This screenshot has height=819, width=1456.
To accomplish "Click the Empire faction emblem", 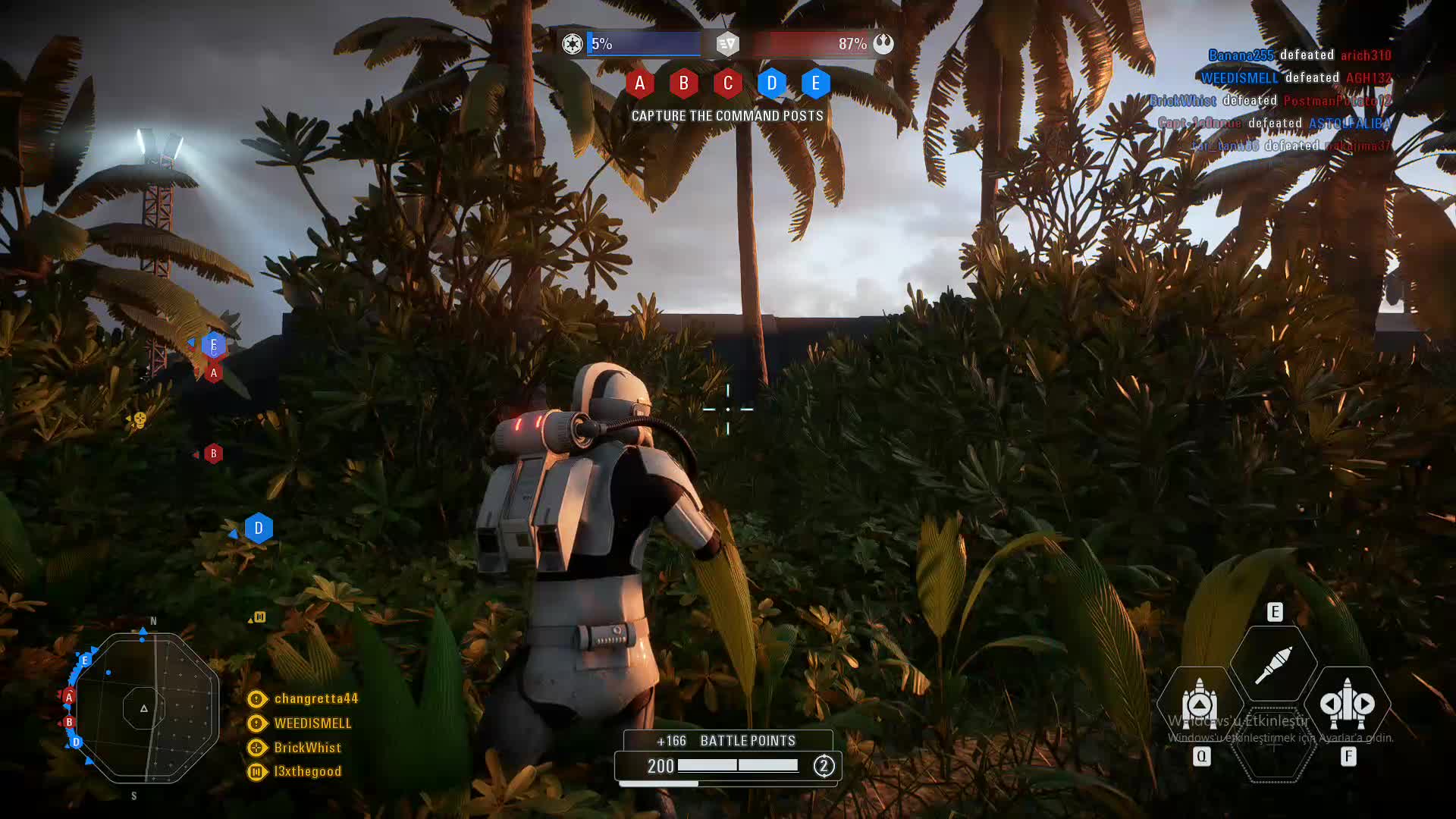I will (573, 44).
